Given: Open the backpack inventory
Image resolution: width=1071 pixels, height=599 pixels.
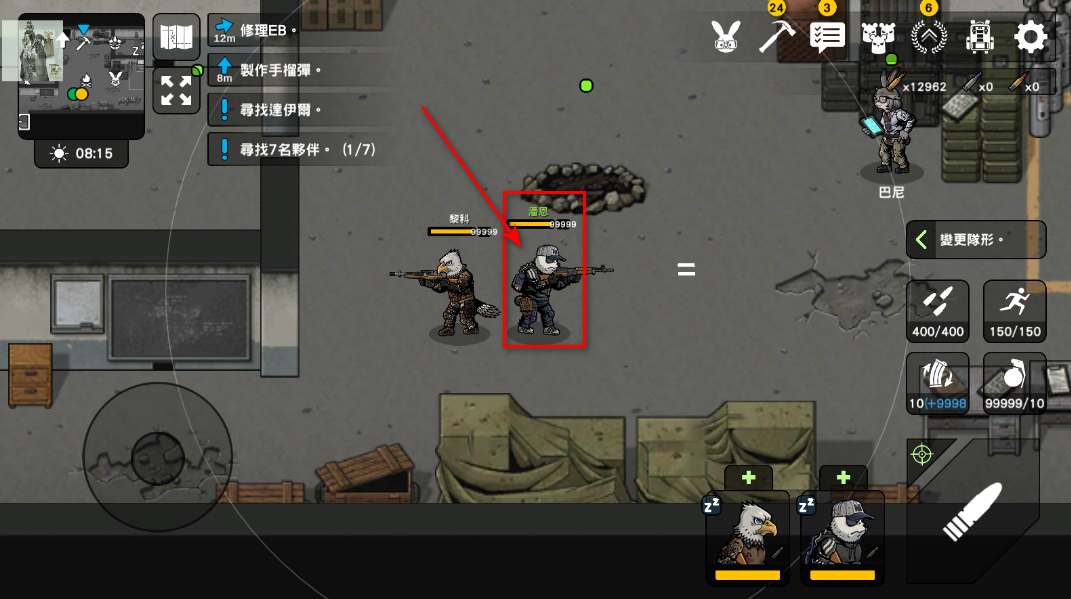Looking at the screenshot, I should coord(979,38).
